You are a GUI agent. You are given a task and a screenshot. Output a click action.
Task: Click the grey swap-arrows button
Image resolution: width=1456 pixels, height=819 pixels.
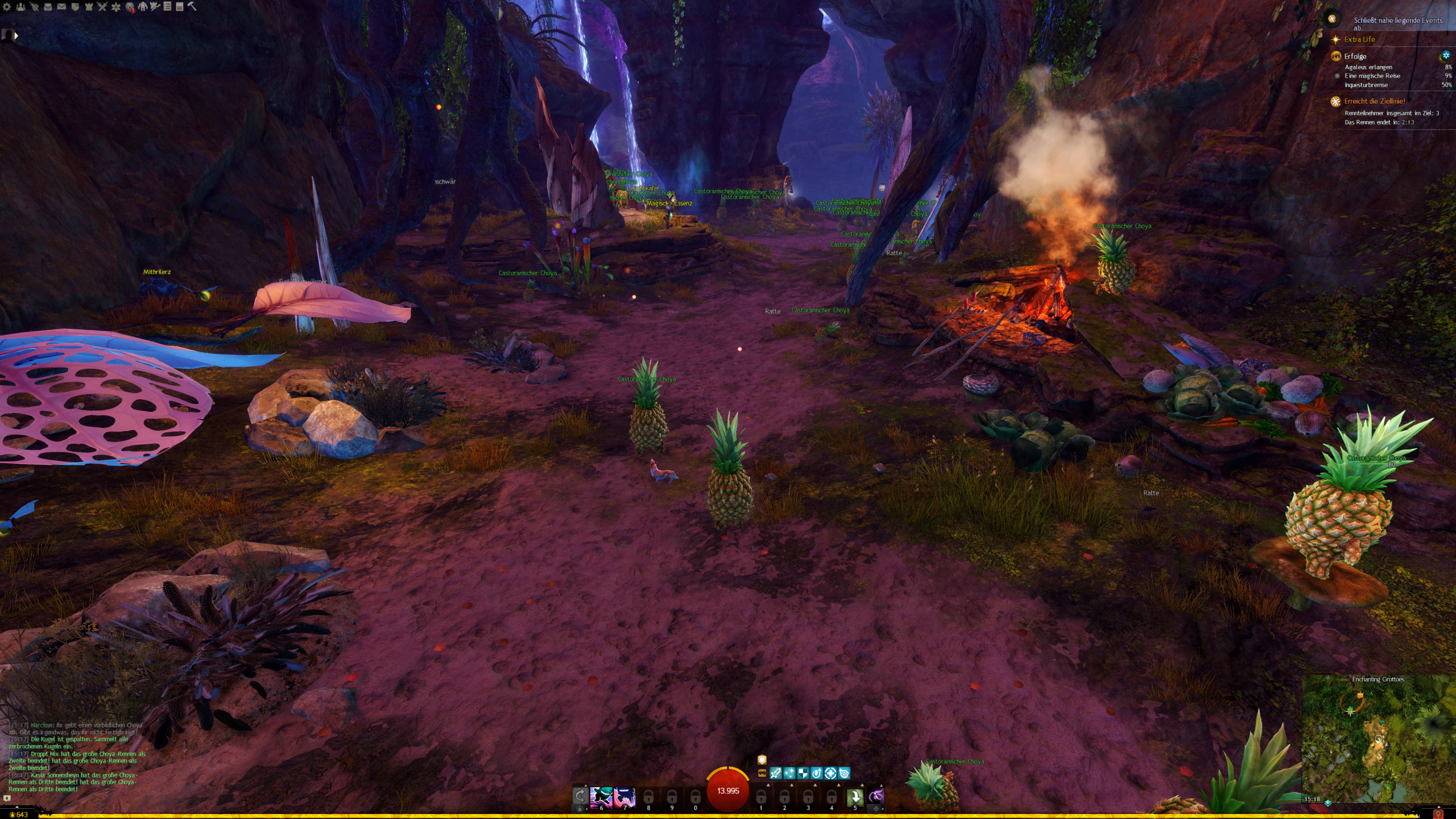pos(580,796)
